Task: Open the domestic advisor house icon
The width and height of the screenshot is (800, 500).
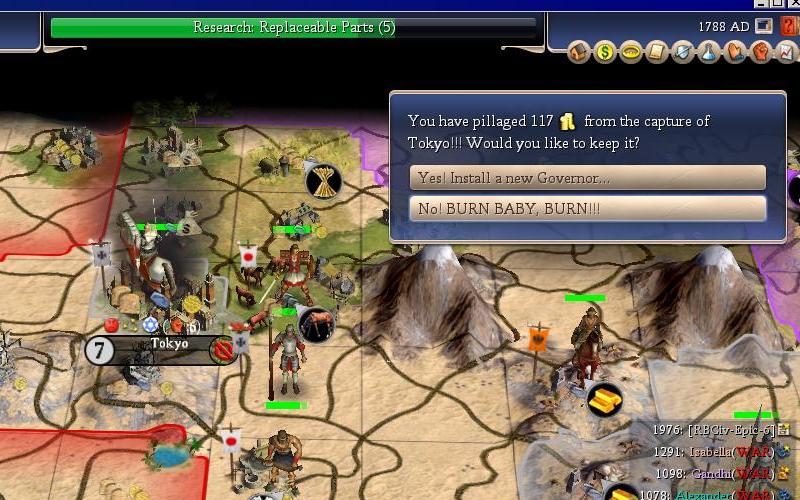Action: pyautogui.click(x=579, y=51)
